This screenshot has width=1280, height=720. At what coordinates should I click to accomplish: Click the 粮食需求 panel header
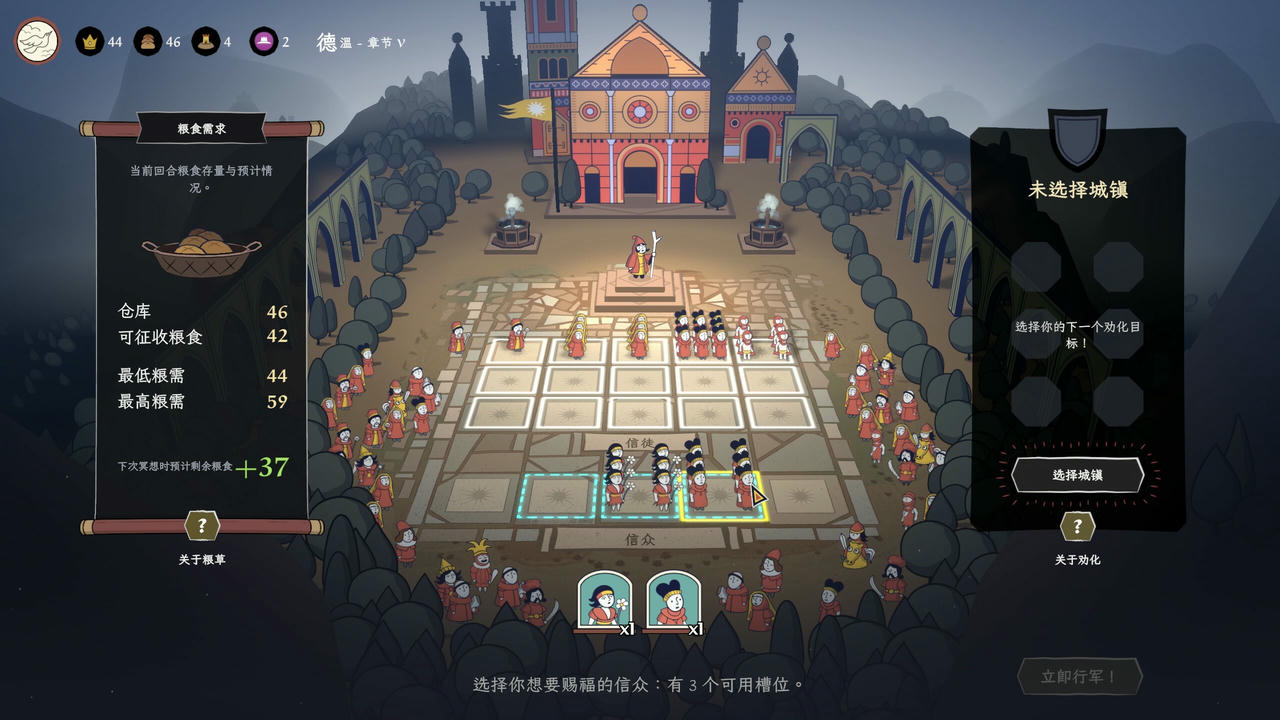coord(200,128)
